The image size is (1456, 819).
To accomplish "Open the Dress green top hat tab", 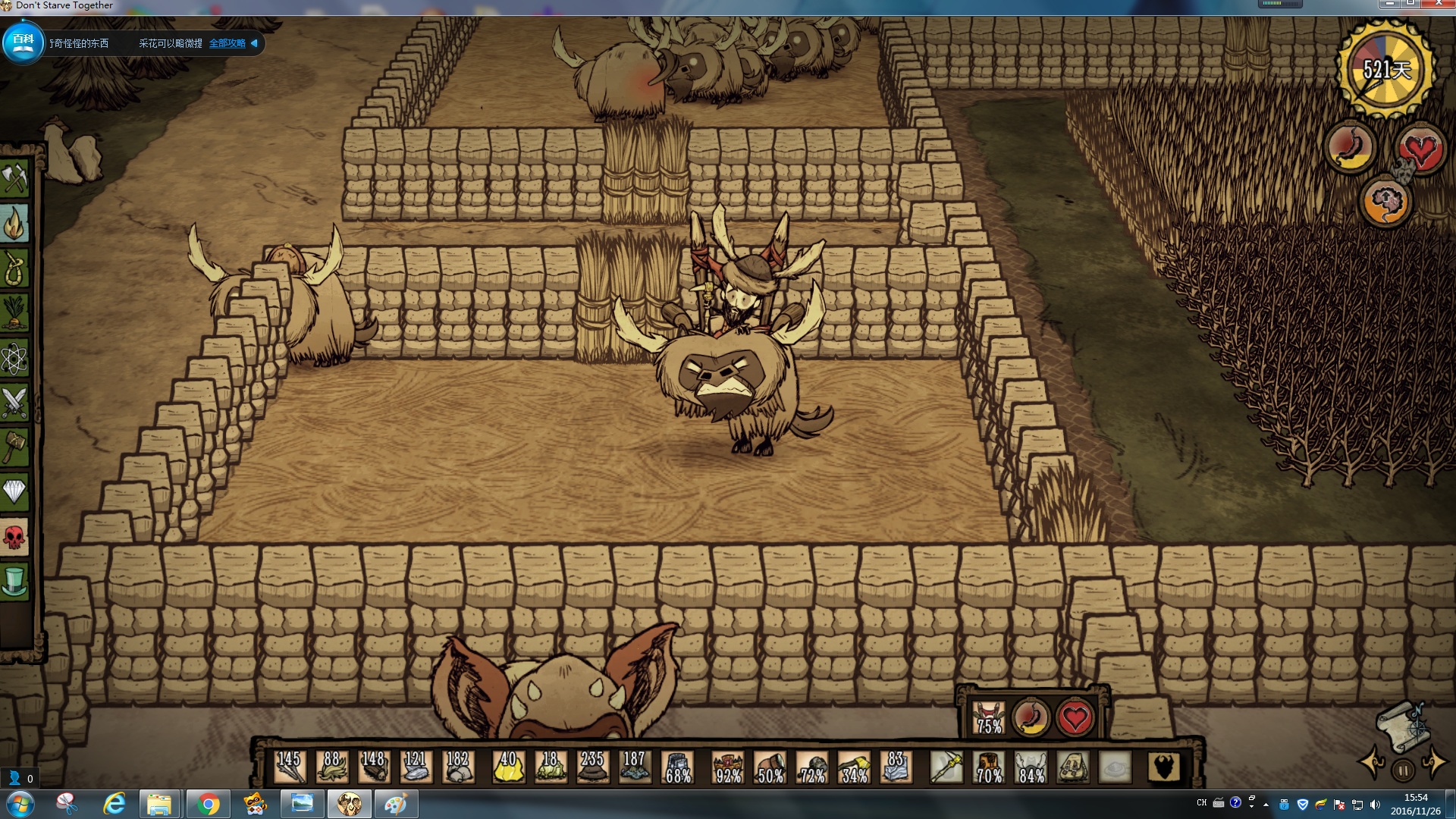I will pos(14,582).
